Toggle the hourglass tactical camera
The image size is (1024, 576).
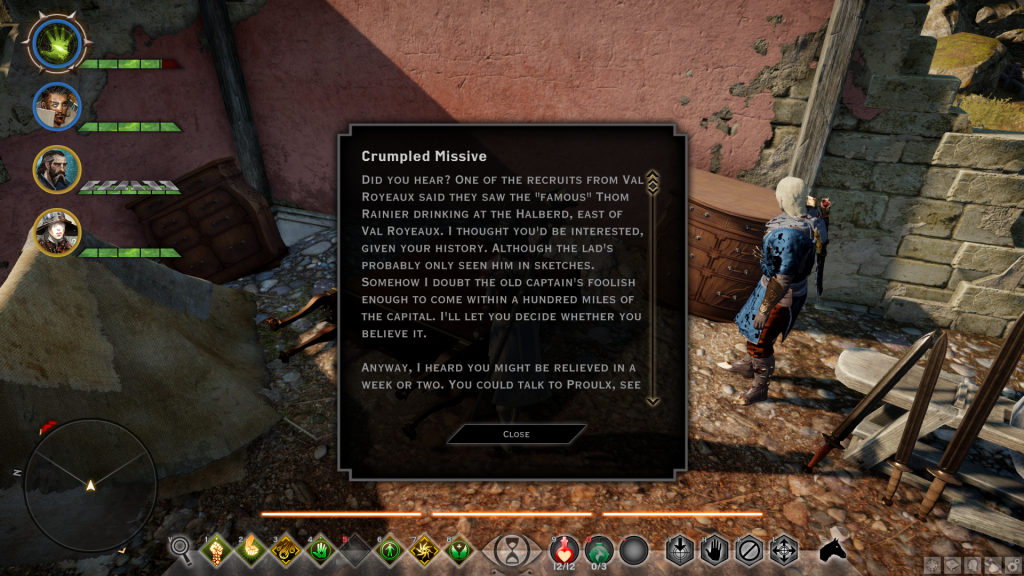pos(513,550)
